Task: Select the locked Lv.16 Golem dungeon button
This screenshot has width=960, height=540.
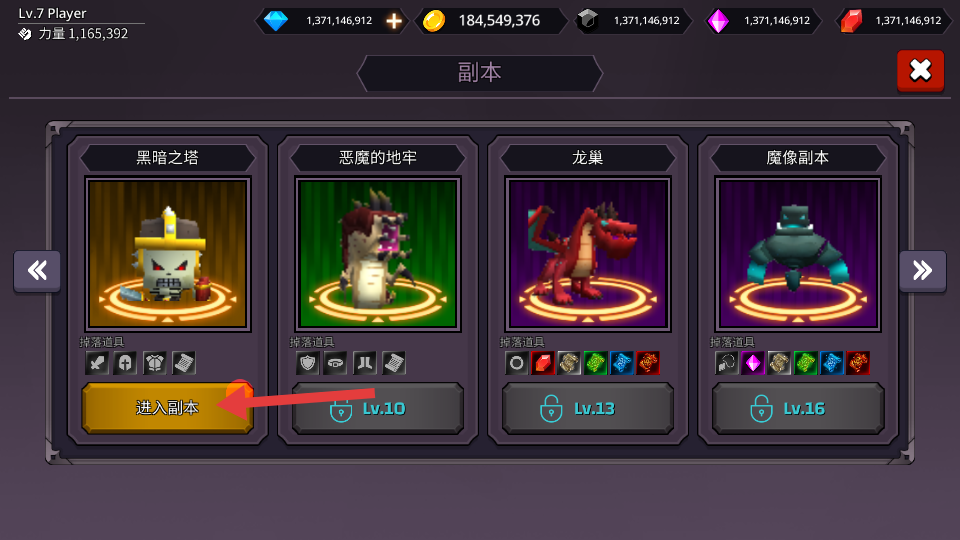Action: (797, 408)
